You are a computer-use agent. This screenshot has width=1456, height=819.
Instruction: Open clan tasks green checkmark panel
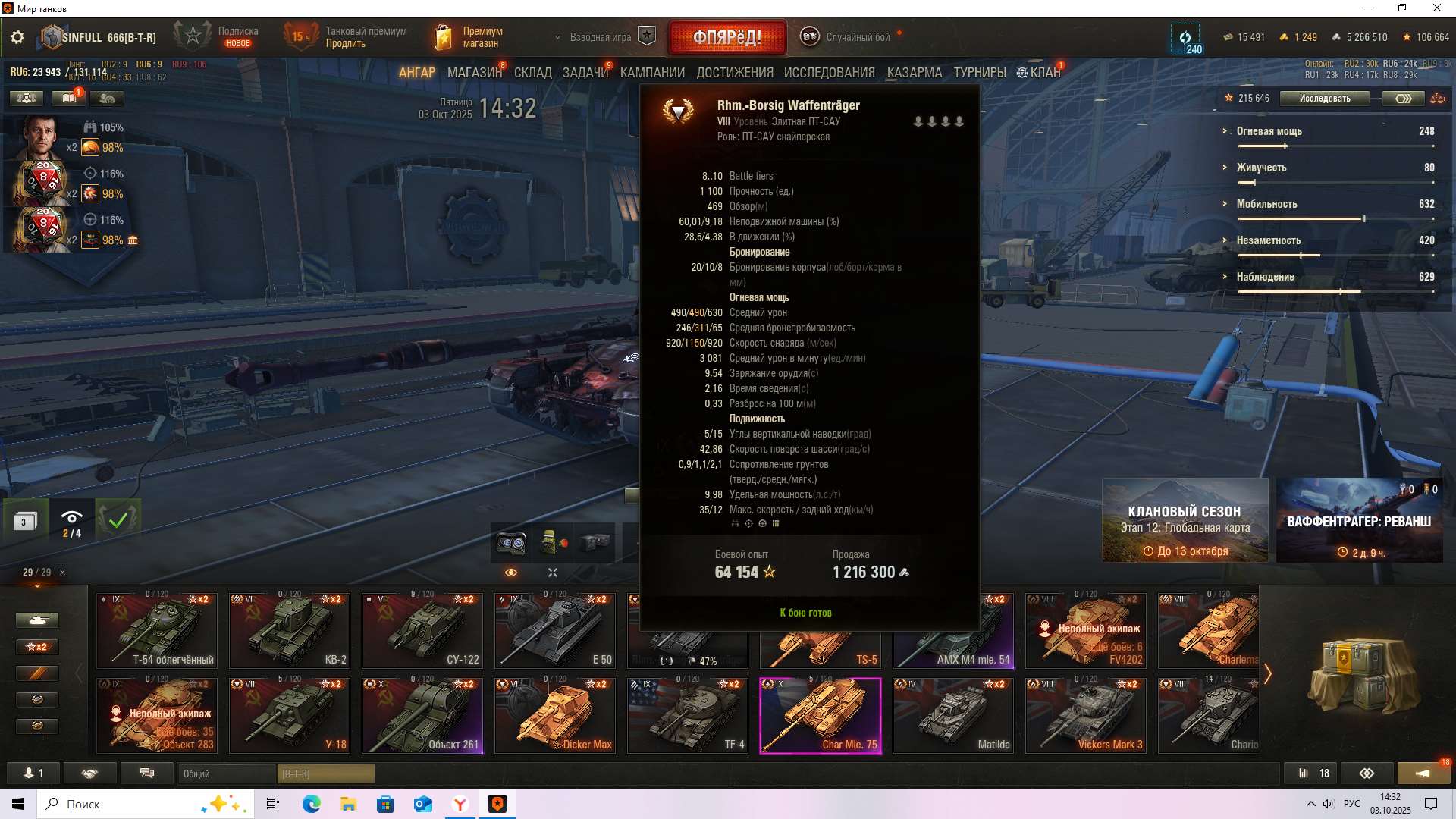point(118,520)
